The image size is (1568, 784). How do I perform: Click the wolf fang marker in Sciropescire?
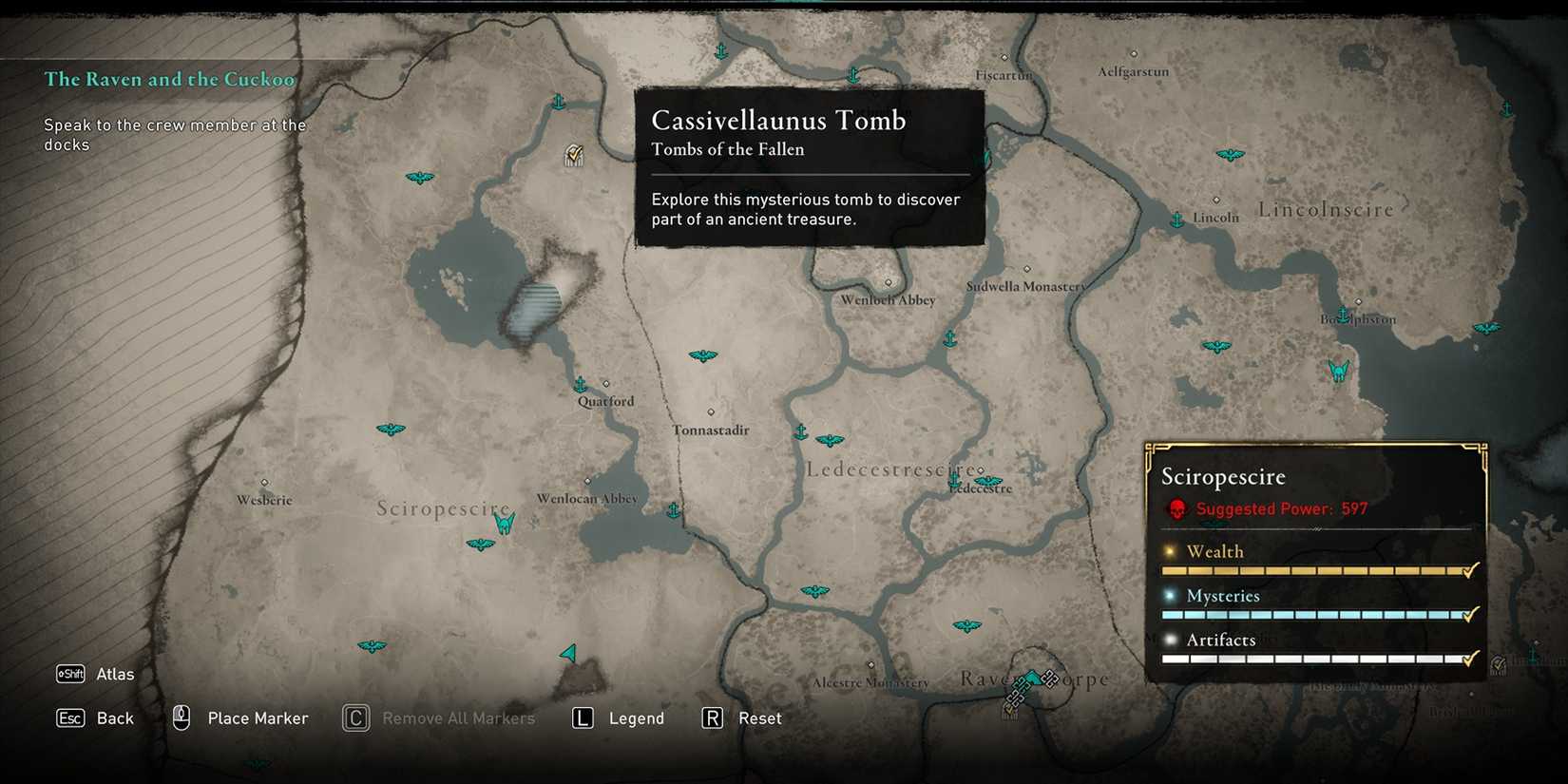pyautogui.click(x=506, y=524)
